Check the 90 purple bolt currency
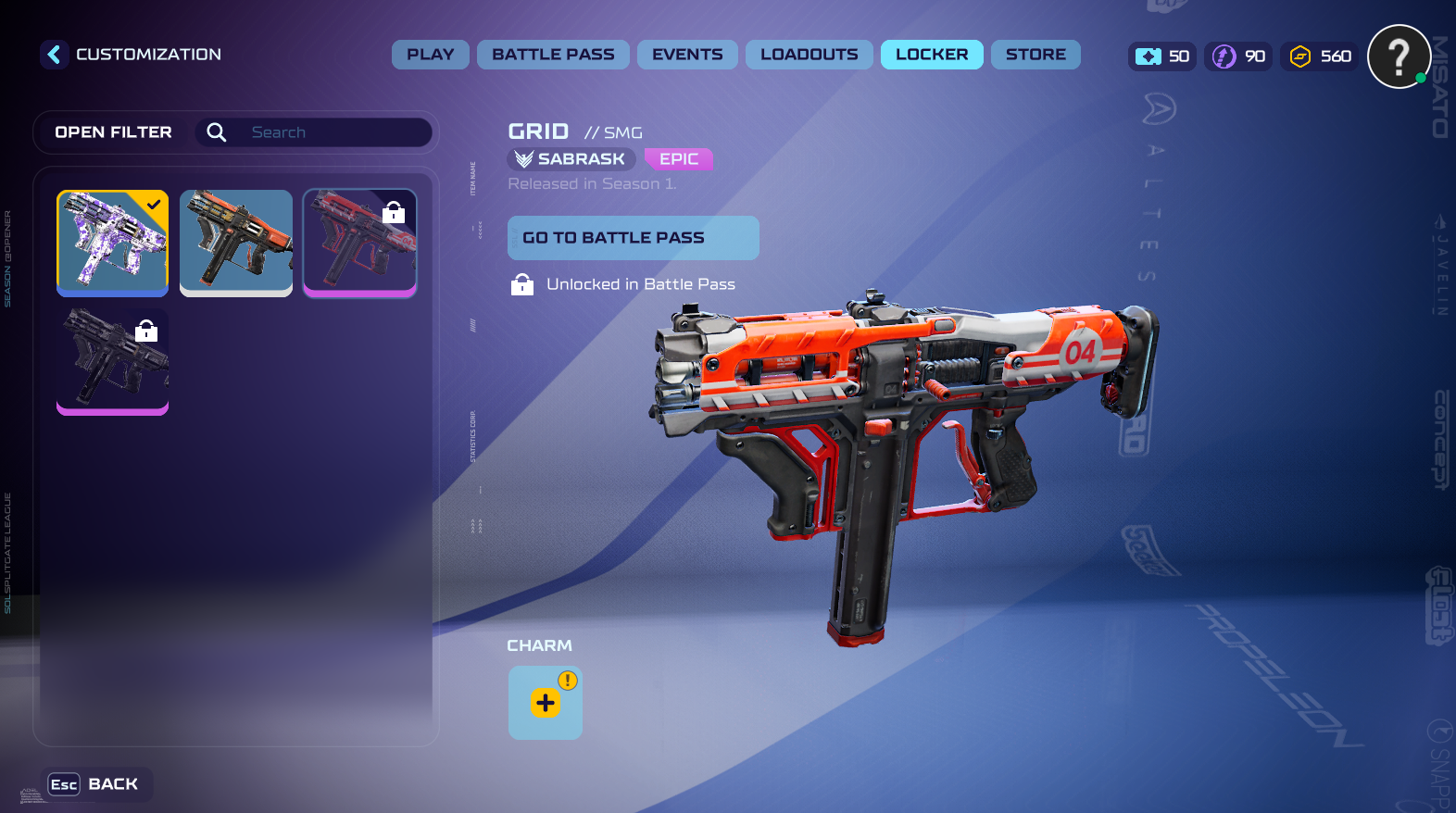1456x813 pixels. tap(1240, 56)
